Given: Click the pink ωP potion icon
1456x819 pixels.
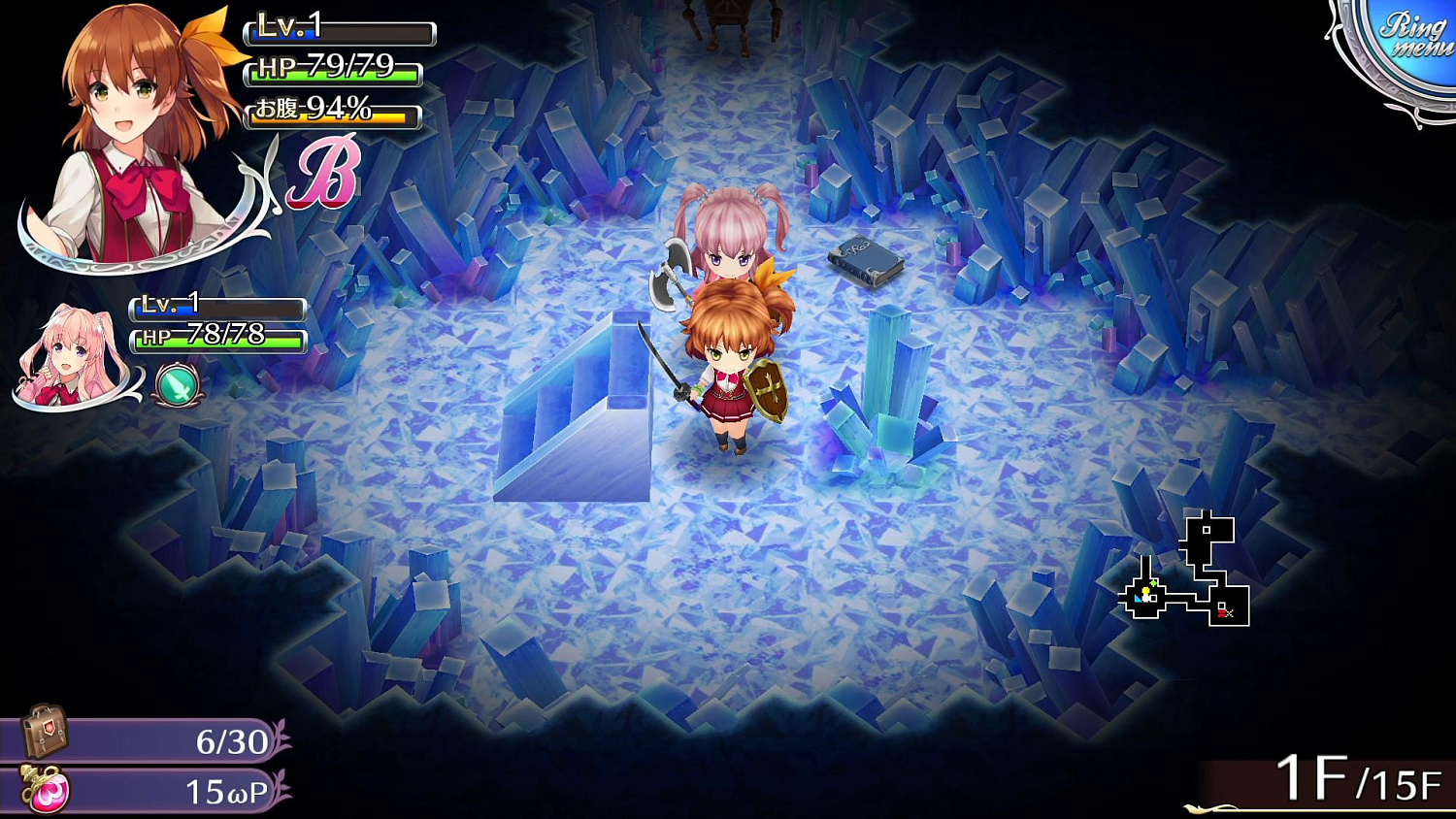Looking at the screenshot, I should [46, 791].
